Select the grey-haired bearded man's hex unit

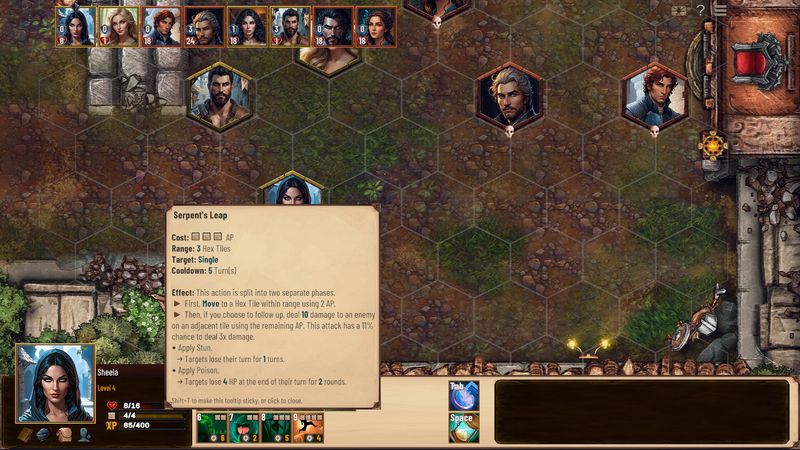(509, 96)
